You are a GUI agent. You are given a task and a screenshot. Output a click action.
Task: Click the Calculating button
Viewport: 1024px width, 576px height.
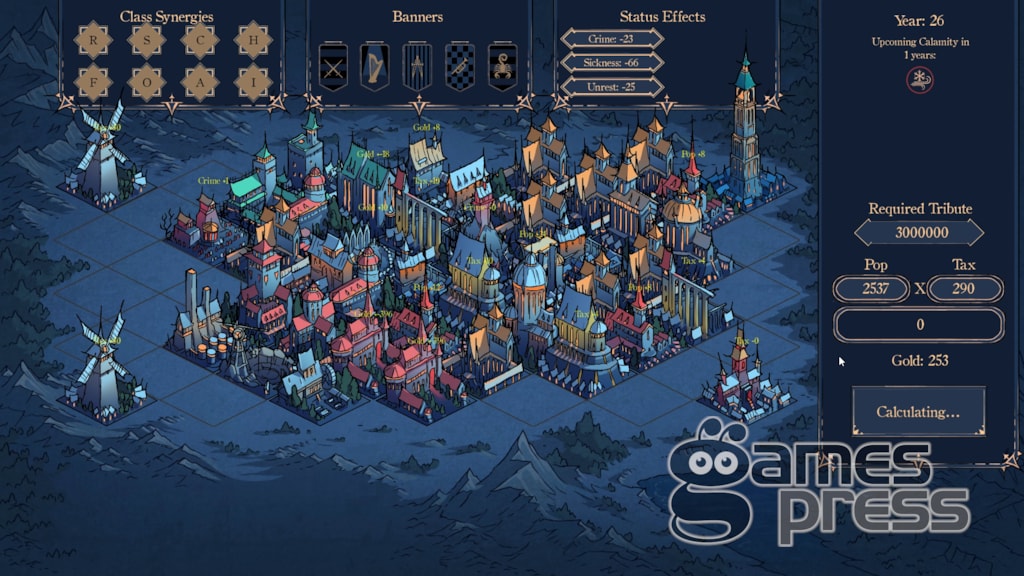tap(918, 412)
